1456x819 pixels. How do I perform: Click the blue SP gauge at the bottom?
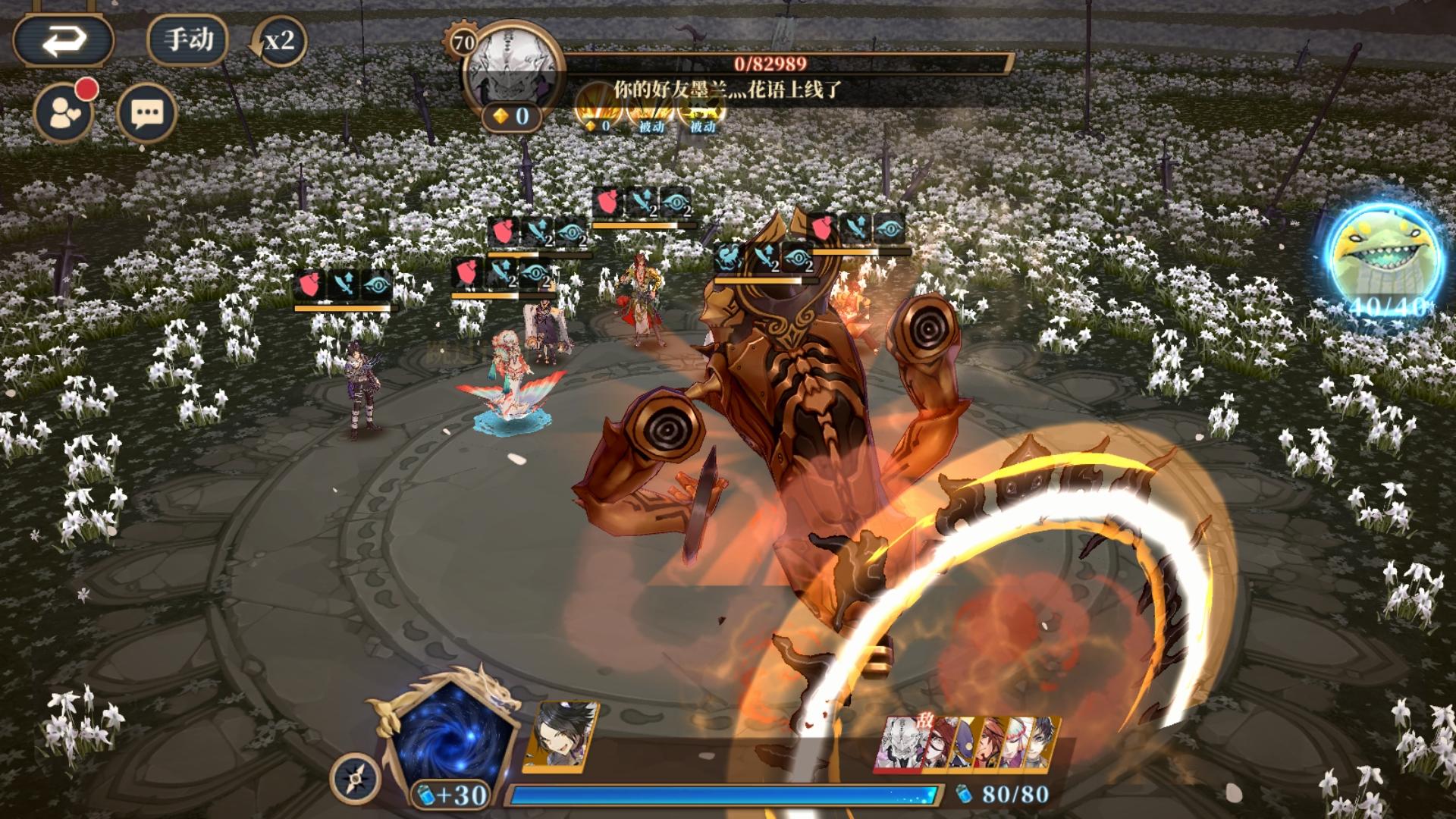pos(720,795)
